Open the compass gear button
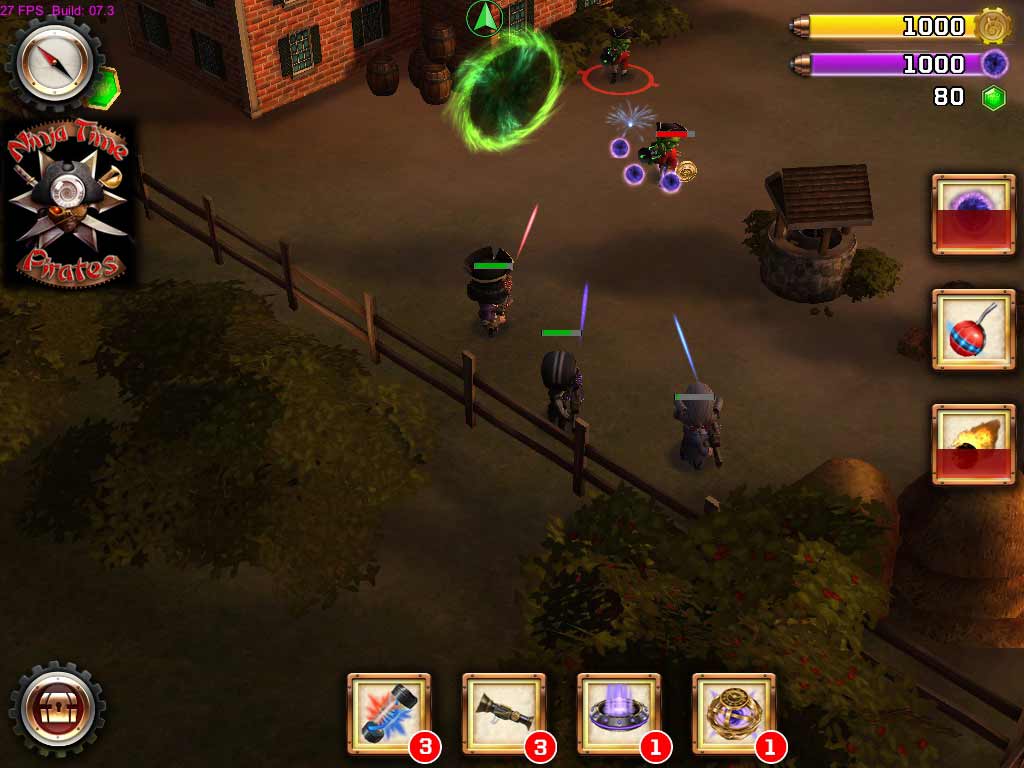The width and height of the screenshot is (1024, 768). [x=55, y=64]
